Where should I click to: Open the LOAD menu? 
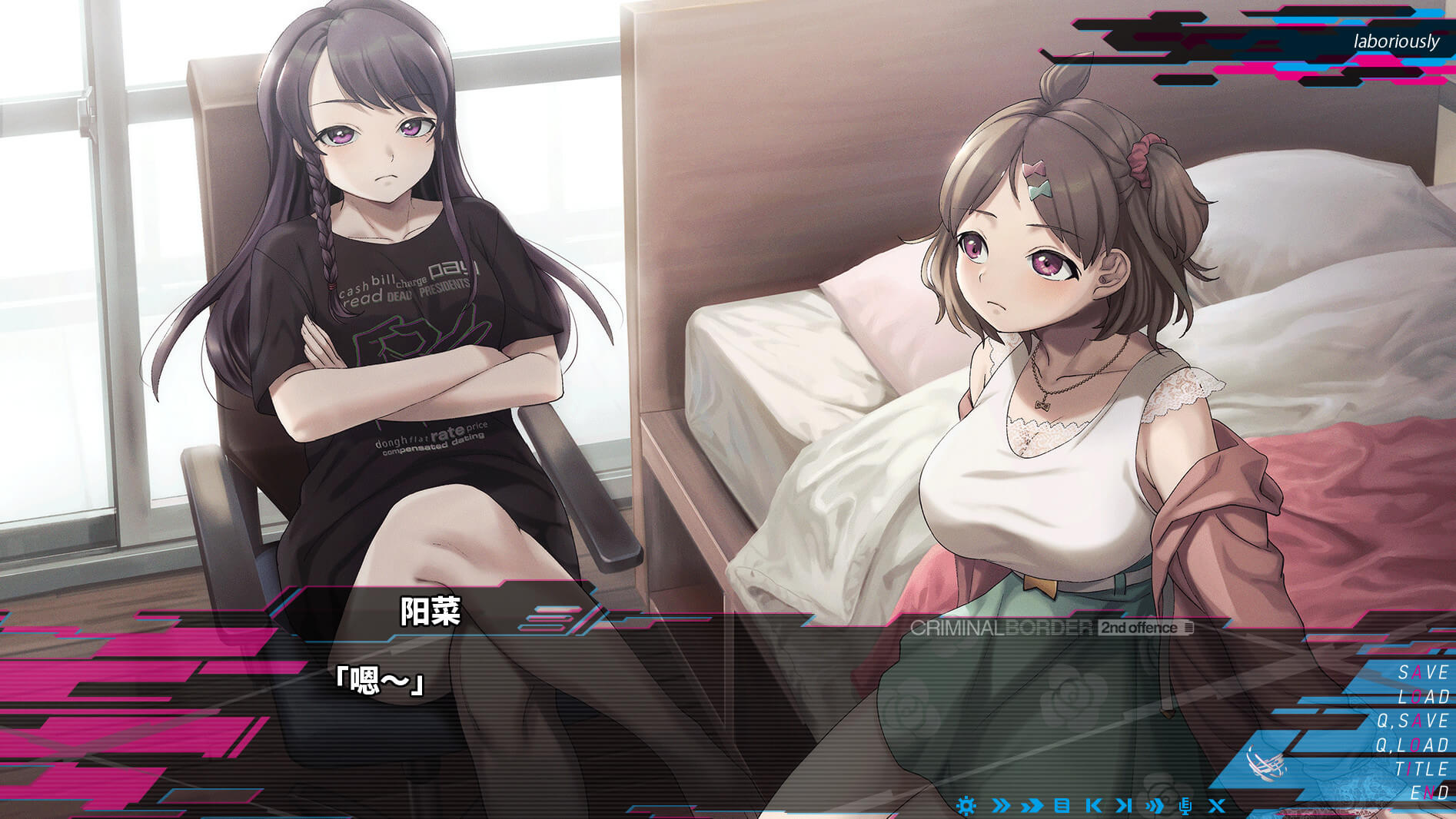pos(1423,697)
